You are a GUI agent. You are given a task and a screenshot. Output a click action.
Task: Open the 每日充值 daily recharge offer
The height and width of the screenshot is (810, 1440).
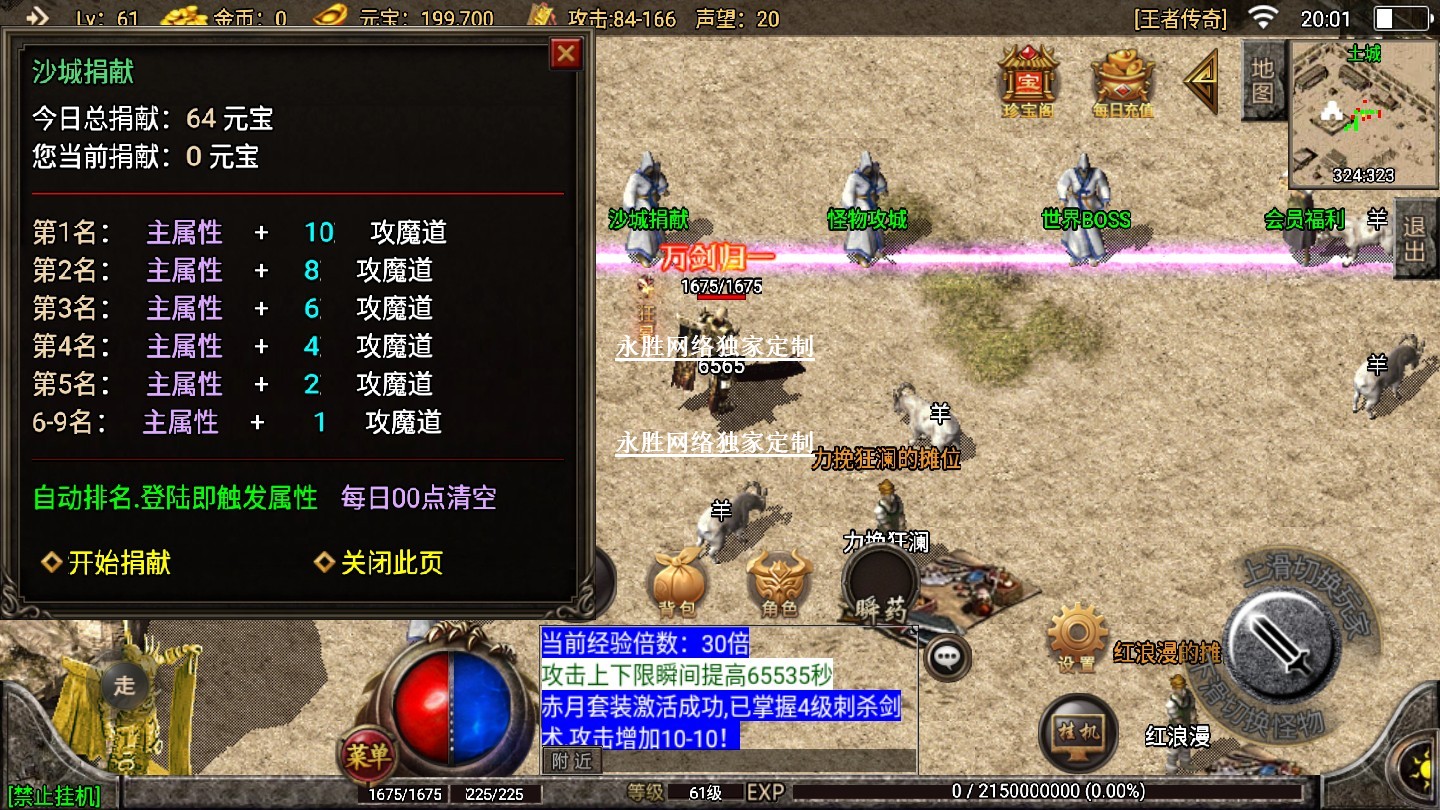[1122, 81]
